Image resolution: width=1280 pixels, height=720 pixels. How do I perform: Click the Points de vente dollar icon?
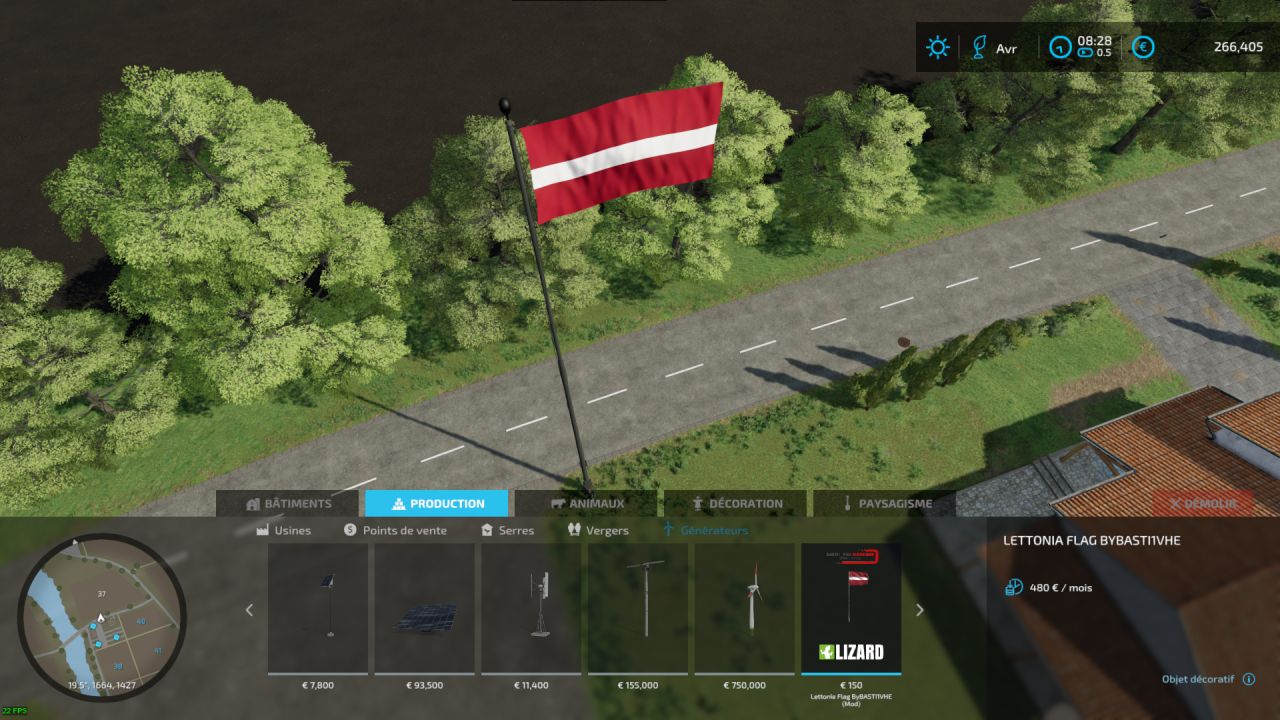click(349, 530)
